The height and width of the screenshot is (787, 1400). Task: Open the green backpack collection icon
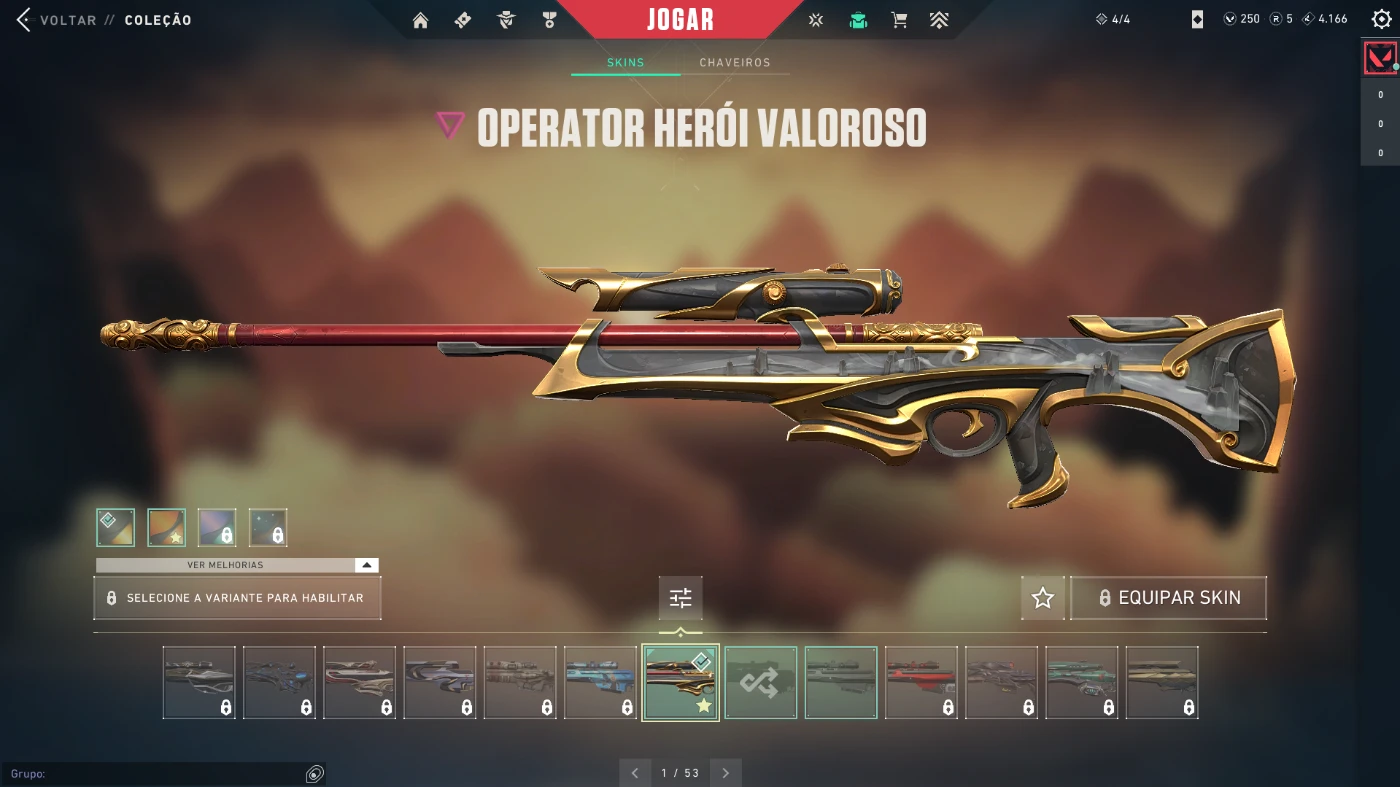pos(858,20)
